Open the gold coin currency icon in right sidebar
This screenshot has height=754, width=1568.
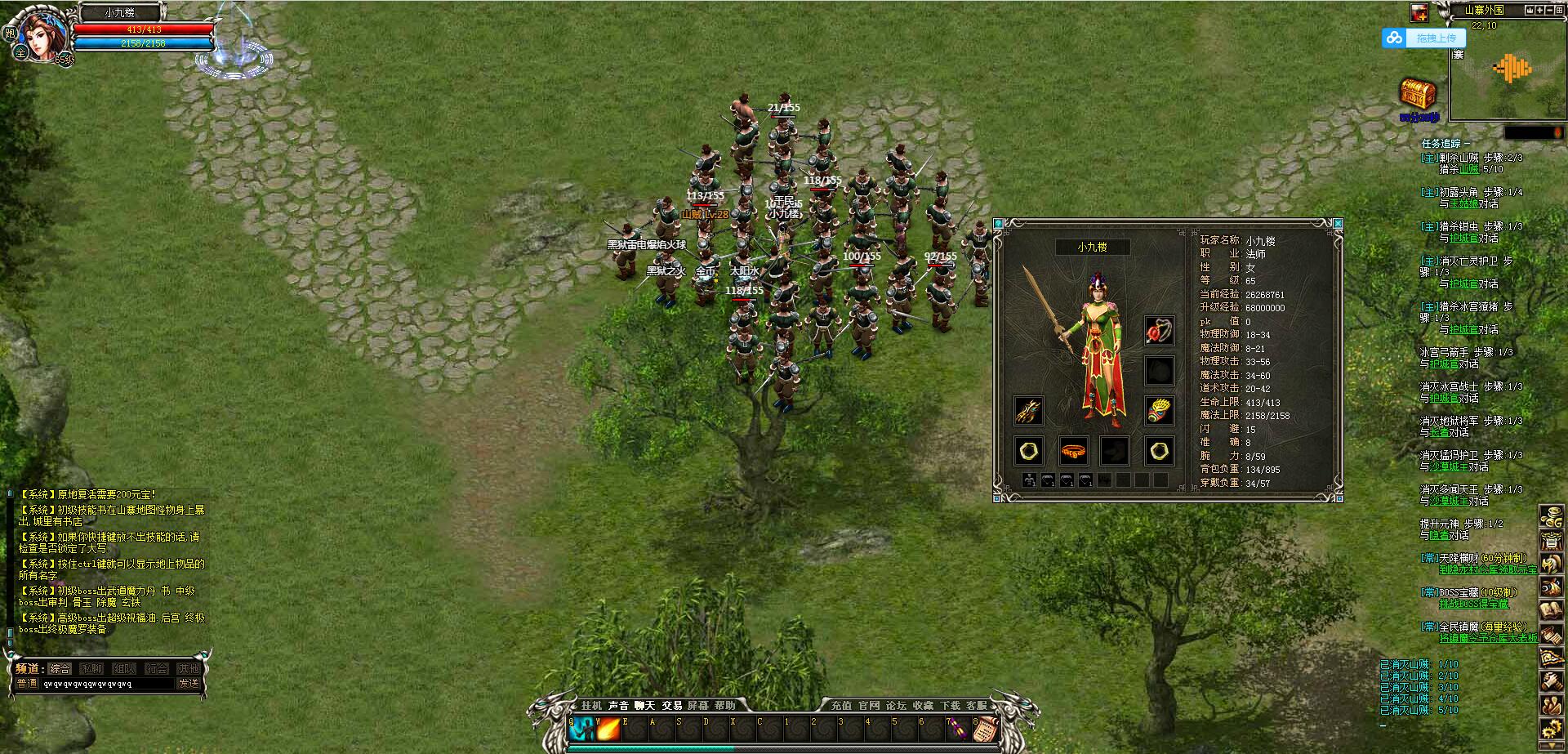pos(1552,517)
